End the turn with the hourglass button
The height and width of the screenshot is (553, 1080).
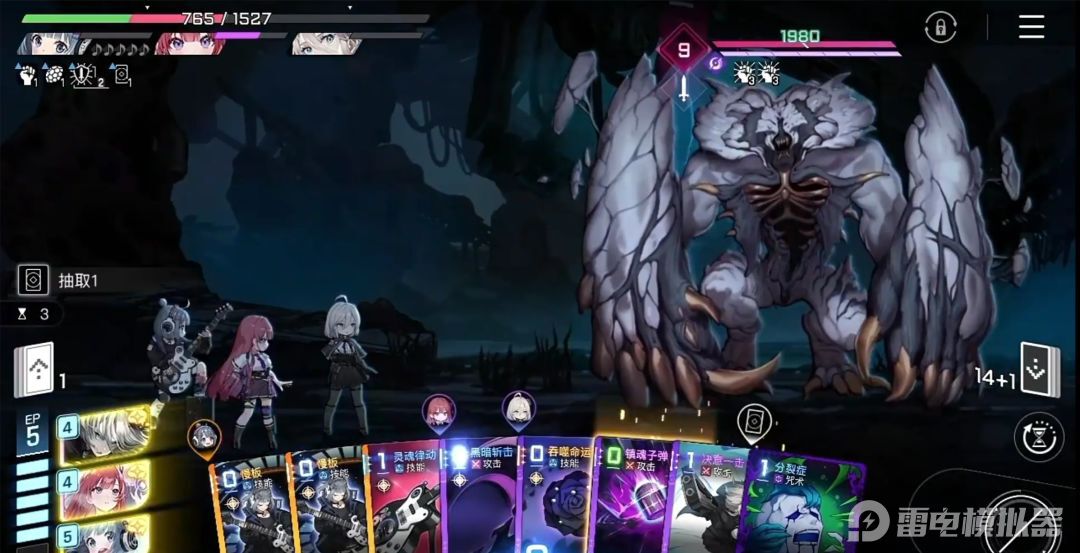tap(1038, 437)
